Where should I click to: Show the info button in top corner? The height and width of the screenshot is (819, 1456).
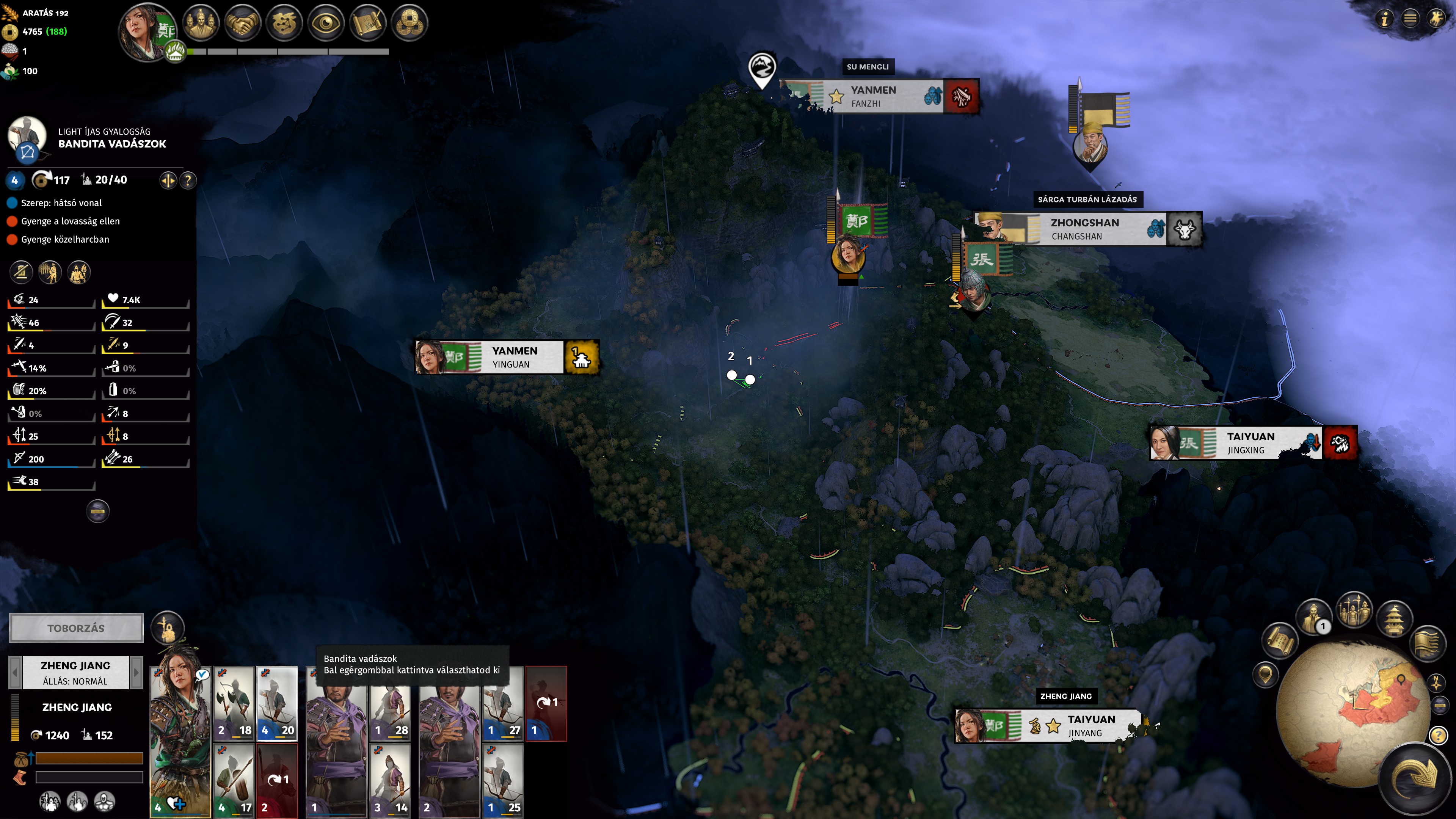1384,19
